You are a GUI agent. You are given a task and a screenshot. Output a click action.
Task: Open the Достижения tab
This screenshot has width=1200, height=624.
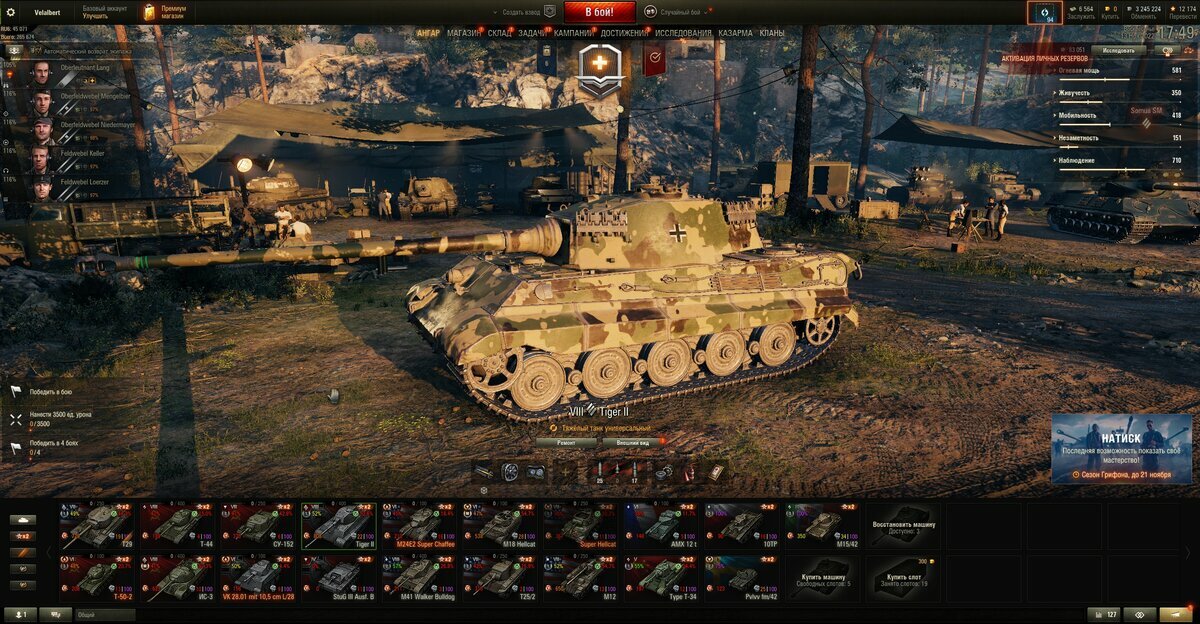coord(624,33)
